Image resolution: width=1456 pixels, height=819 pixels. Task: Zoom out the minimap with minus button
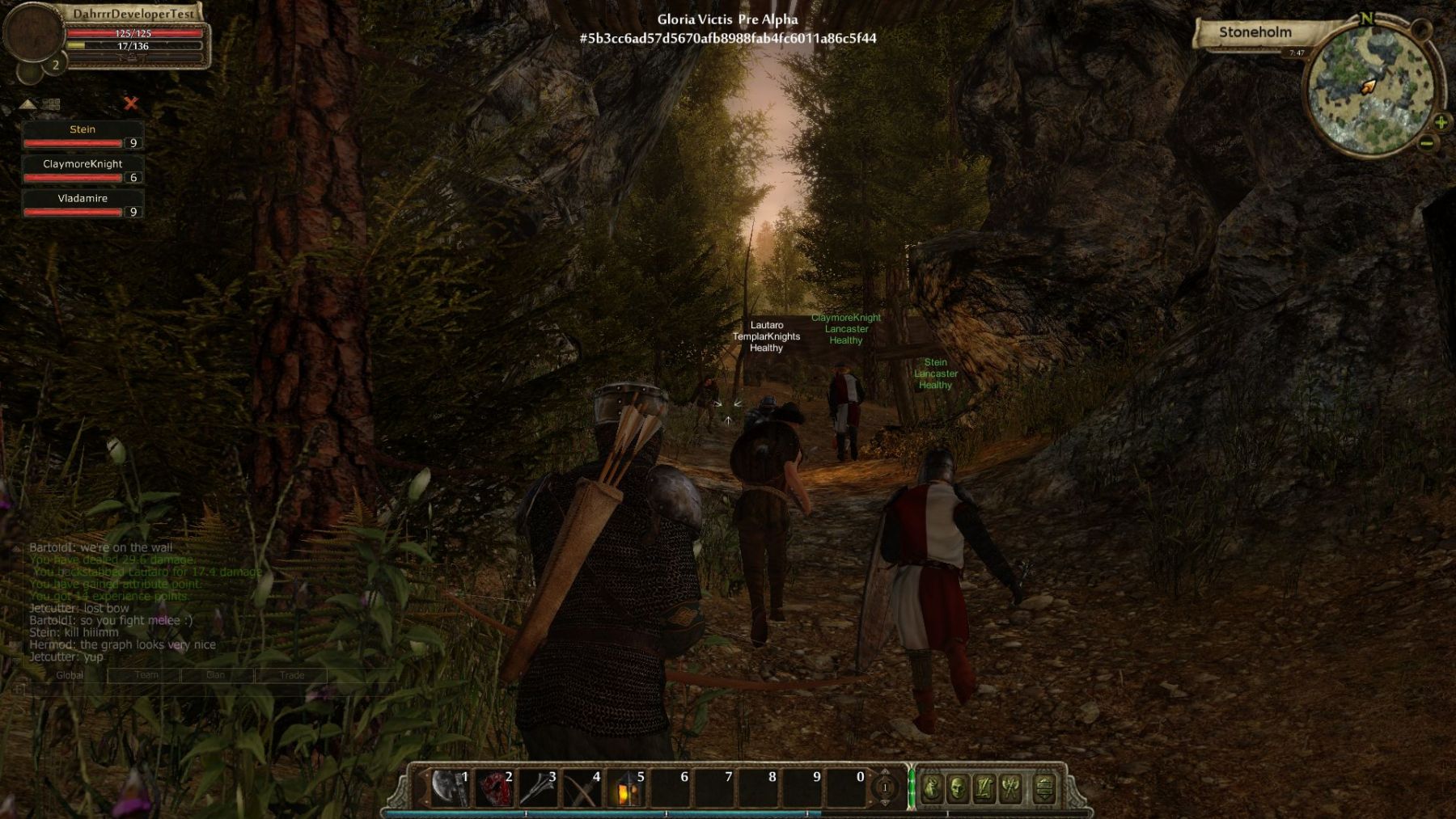(1427, 144)
